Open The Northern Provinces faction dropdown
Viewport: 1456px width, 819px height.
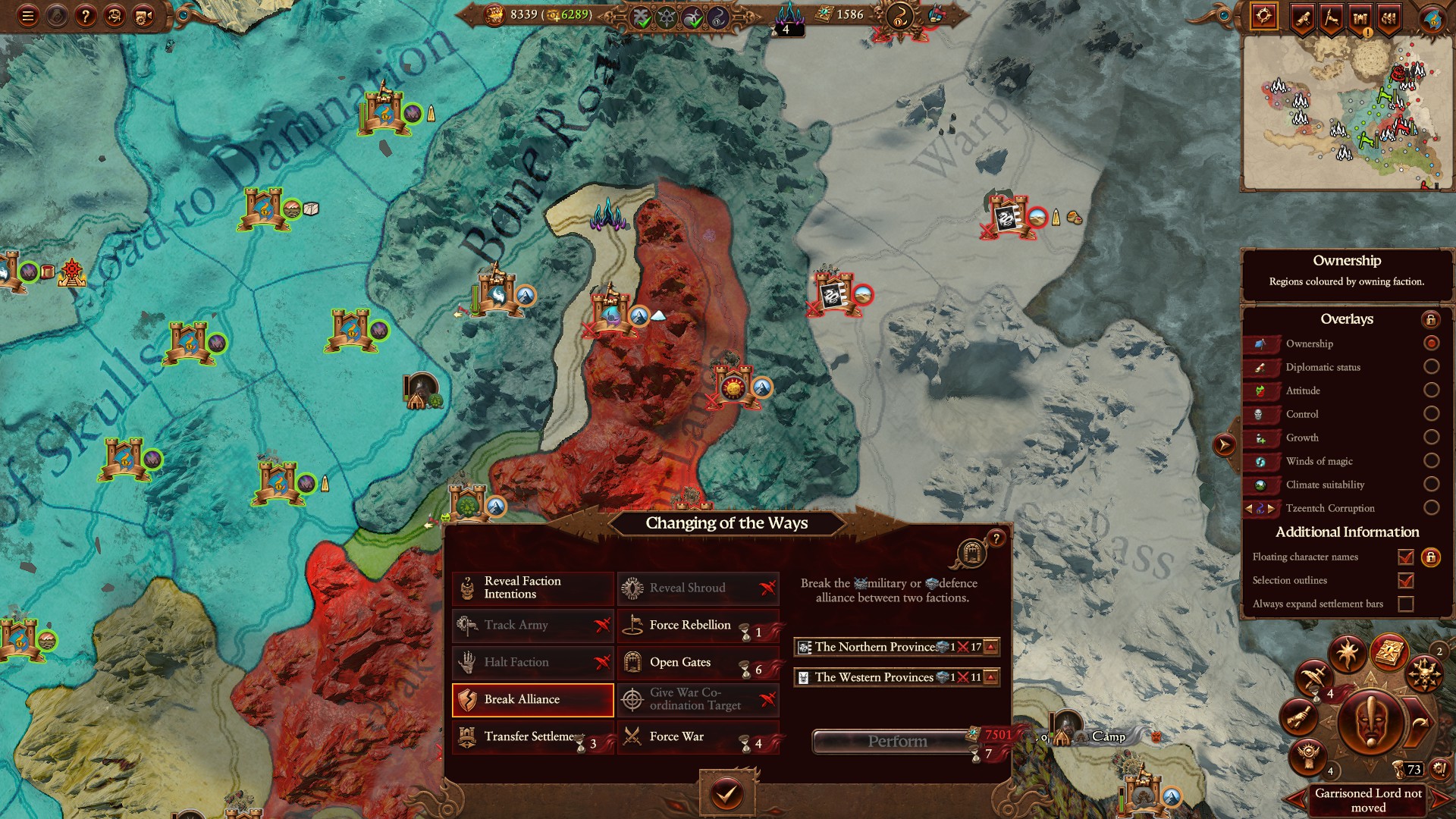point(990,647)
